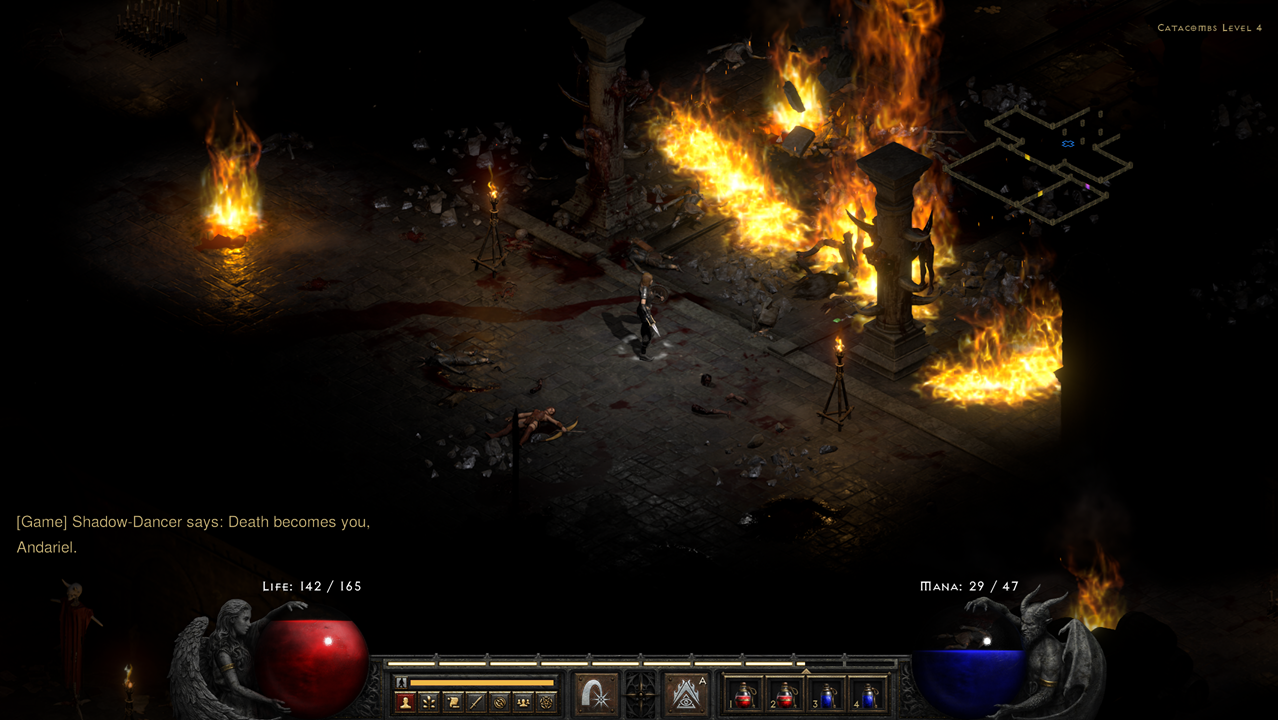The height and width of the screenshot is (720, 1278).
Task: Open the party screen people icon
Action: tap(522, 703)
